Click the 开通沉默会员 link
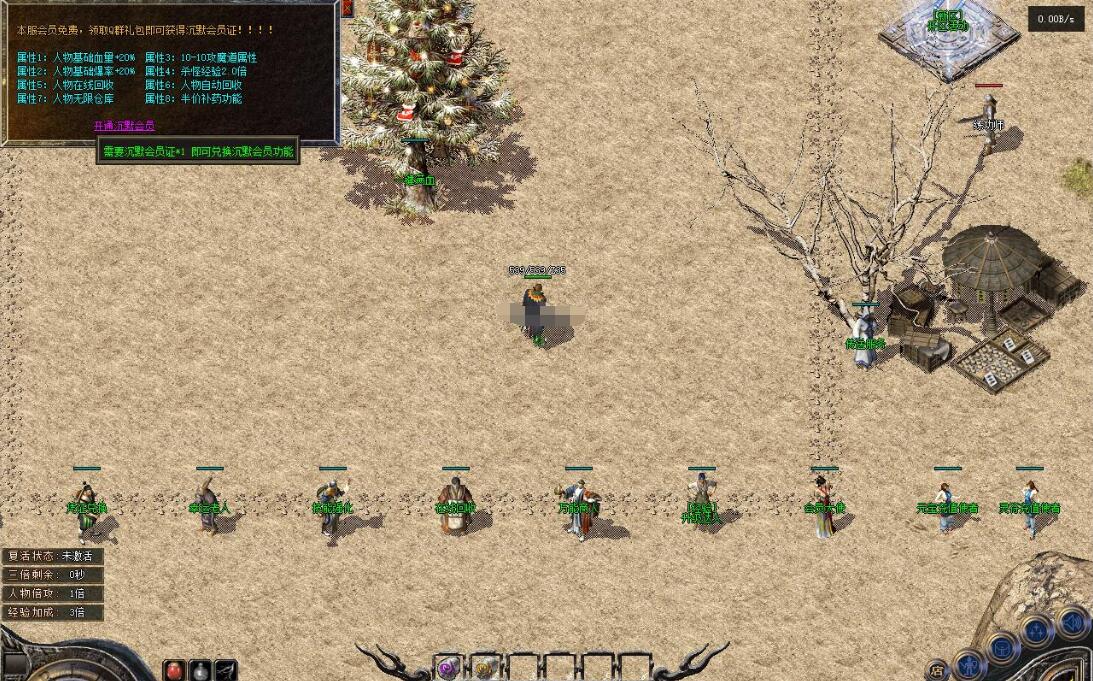 point(124,126)
